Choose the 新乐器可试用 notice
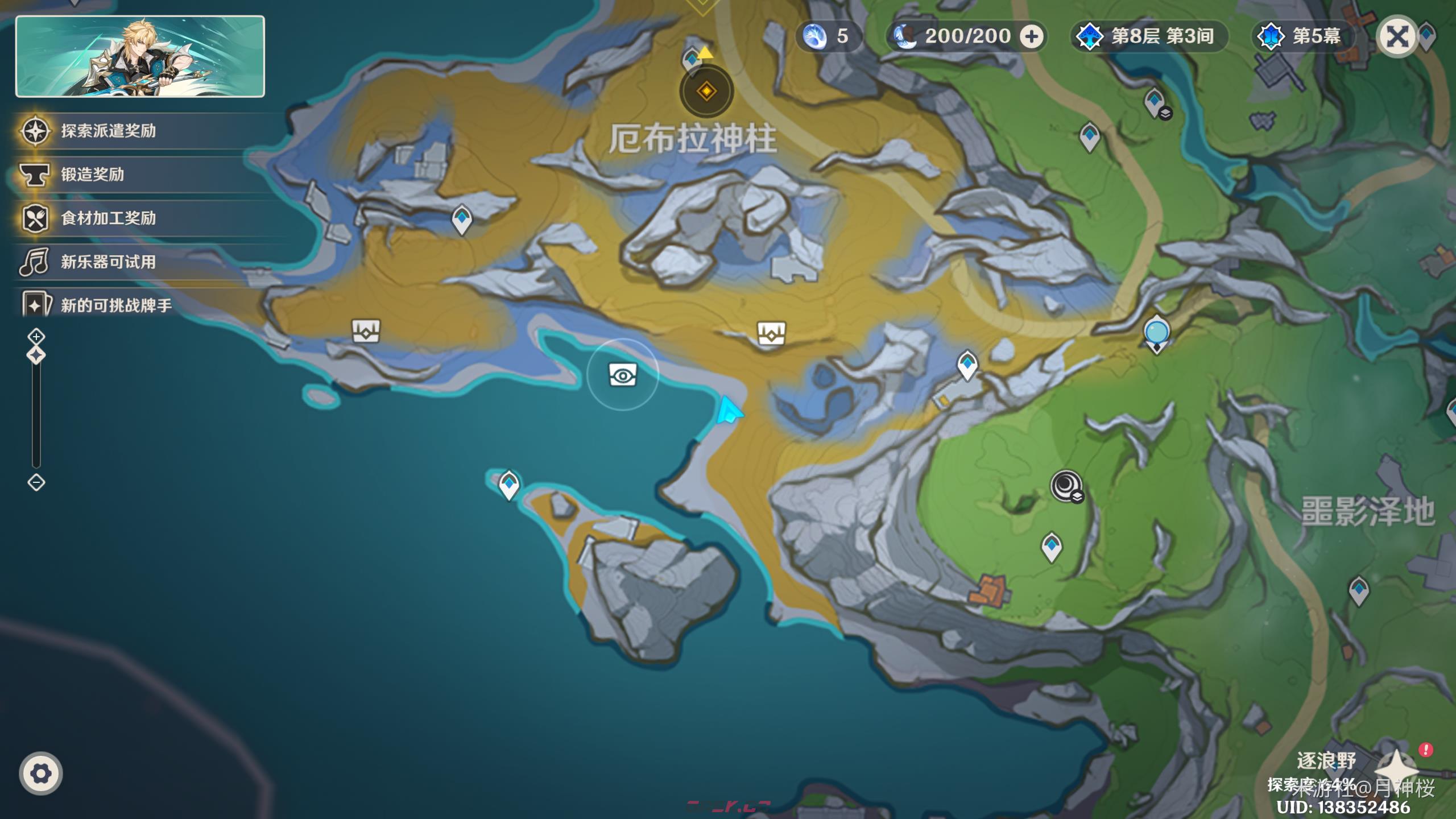Screen dimensions: 1456x819 tap(108, 262)
